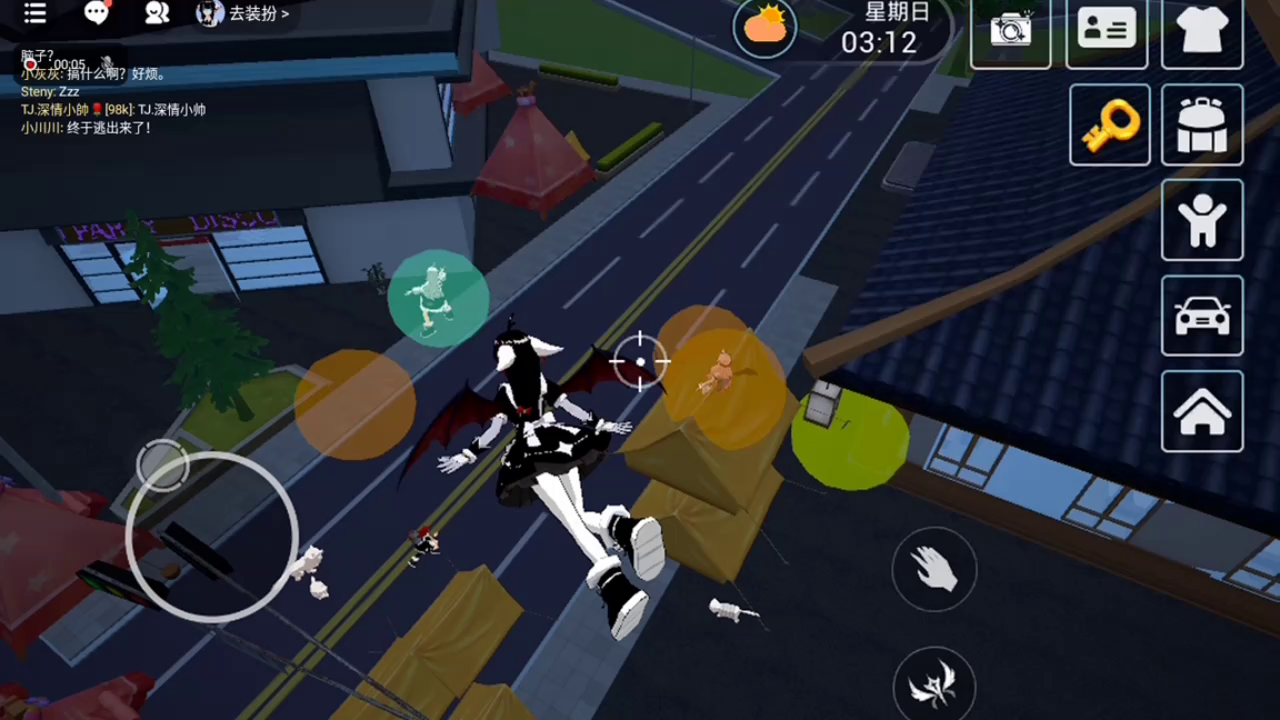Tap the 去装扮 dress-up button
This screenshot has width=1280, height=720.
pyautogui.click(x=246, y=14)
